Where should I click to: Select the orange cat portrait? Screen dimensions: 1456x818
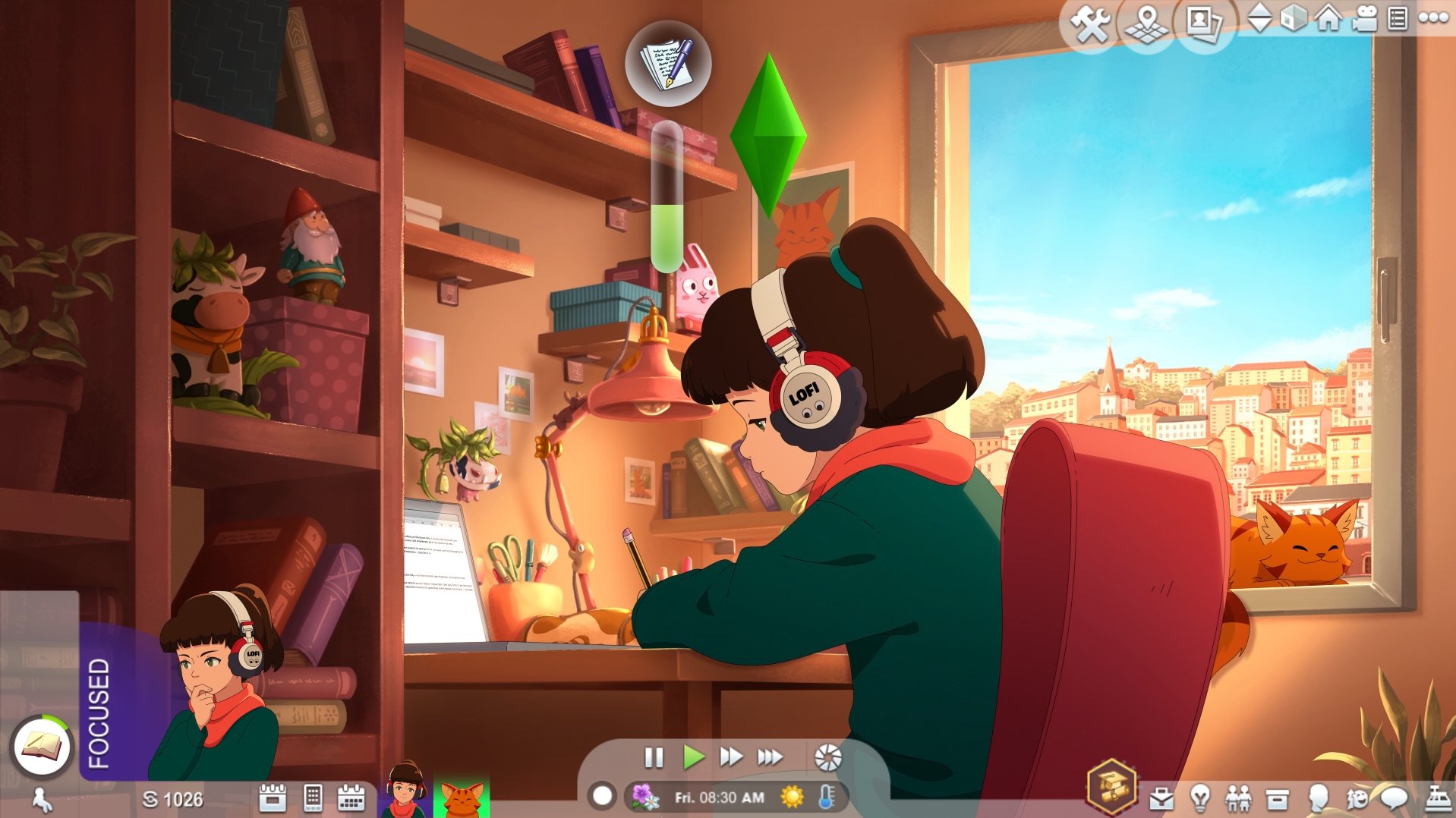[462, 797]
